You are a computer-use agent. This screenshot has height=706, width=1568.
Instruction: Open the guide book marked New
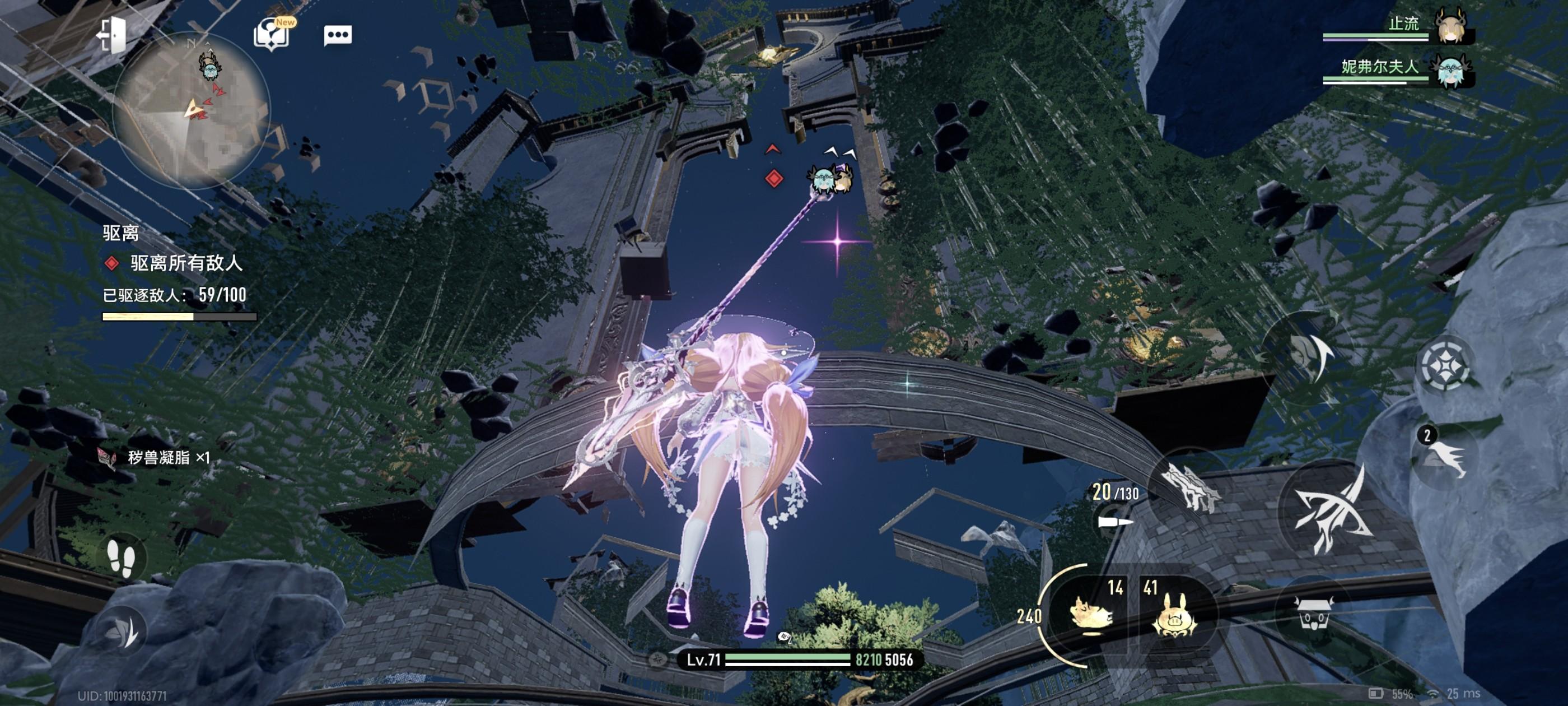[271, 34]
